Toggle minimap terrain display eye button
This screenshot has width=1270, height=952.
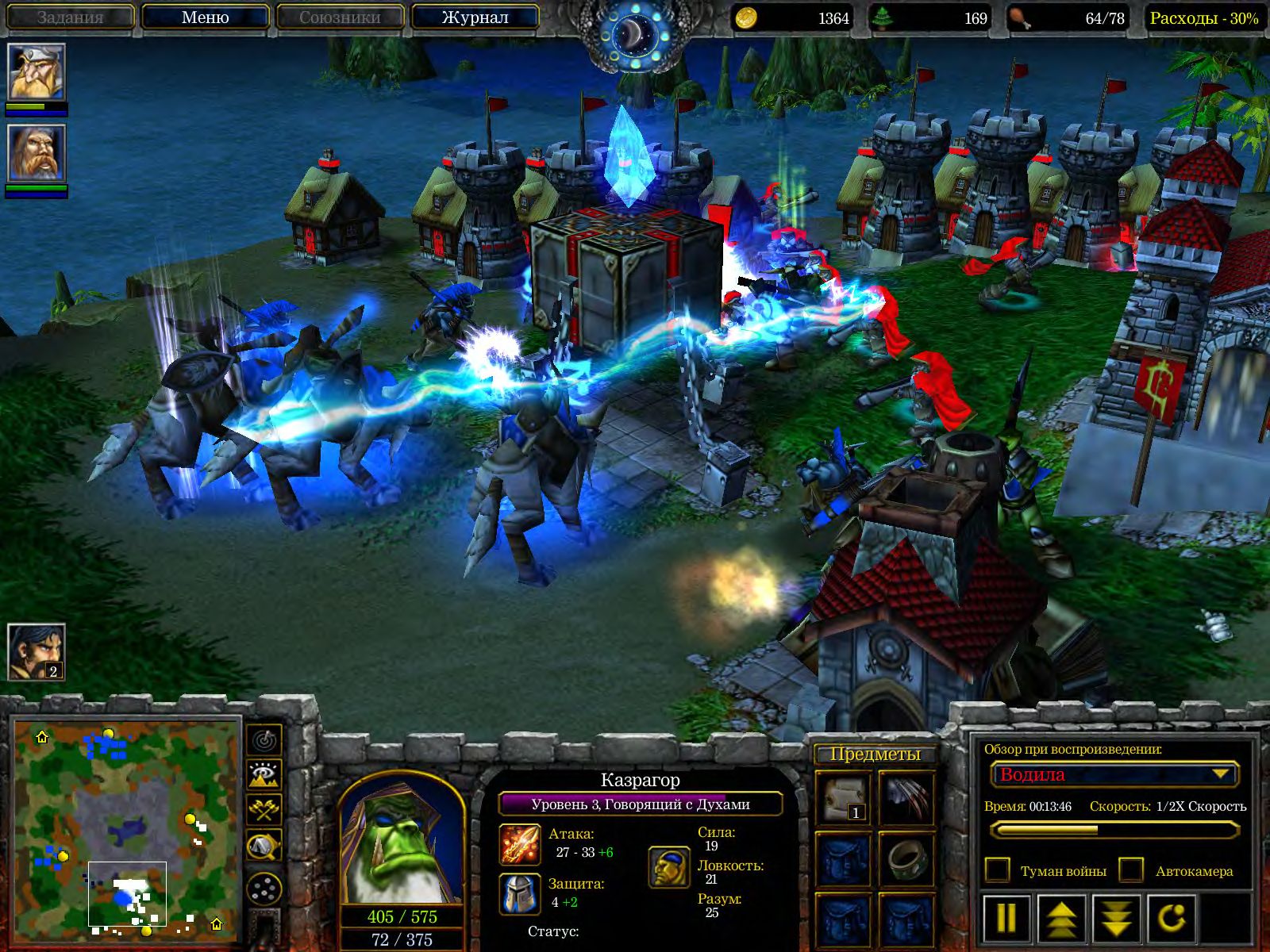(x=264, y=774)
